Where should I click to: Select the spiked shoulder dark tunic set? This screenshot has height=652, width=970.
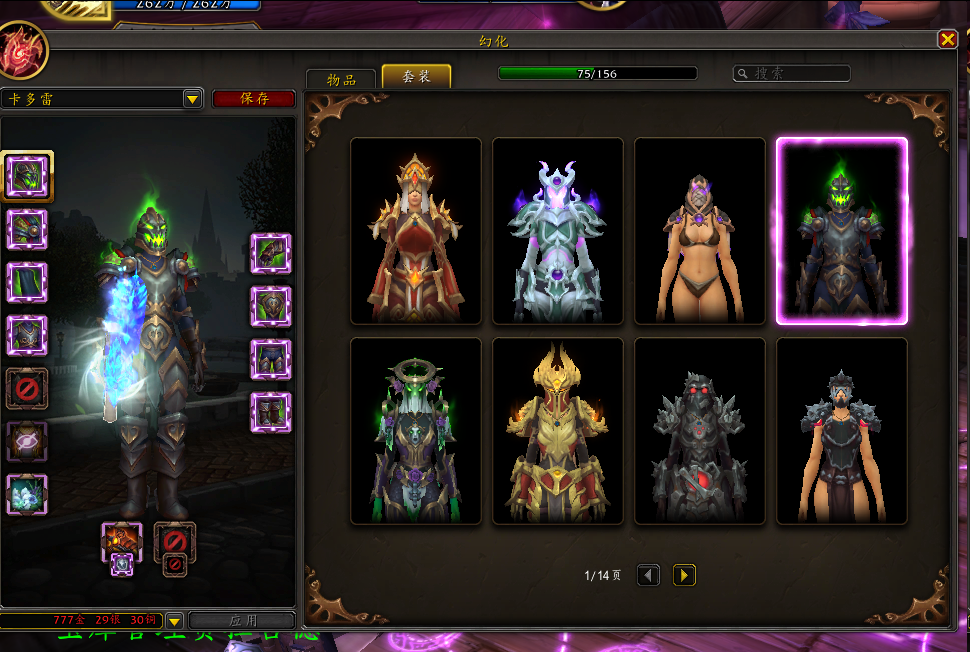(x=842, y=431)
